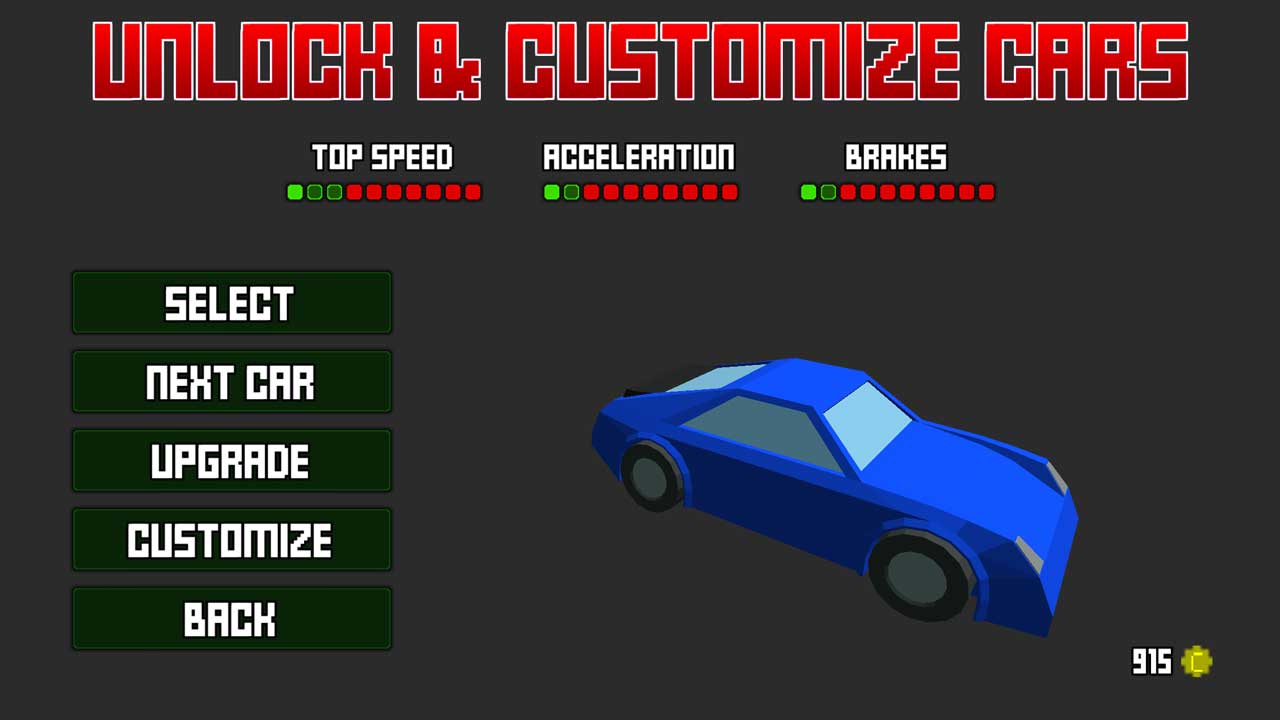Open the Upgrade menu
Image resolution: width=1280 pixels, height=720 pixels.
point(231,461)
